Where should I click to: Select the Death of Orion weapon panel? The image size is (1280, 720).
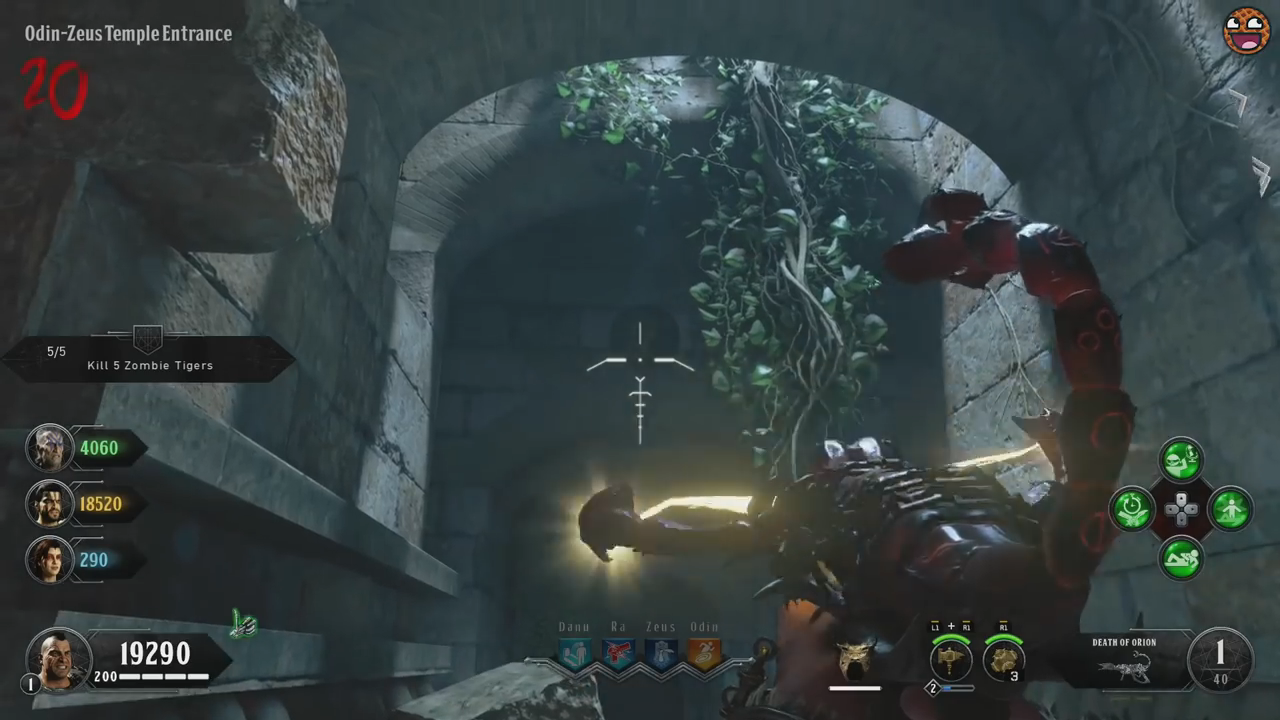[x=1125, y=661]
